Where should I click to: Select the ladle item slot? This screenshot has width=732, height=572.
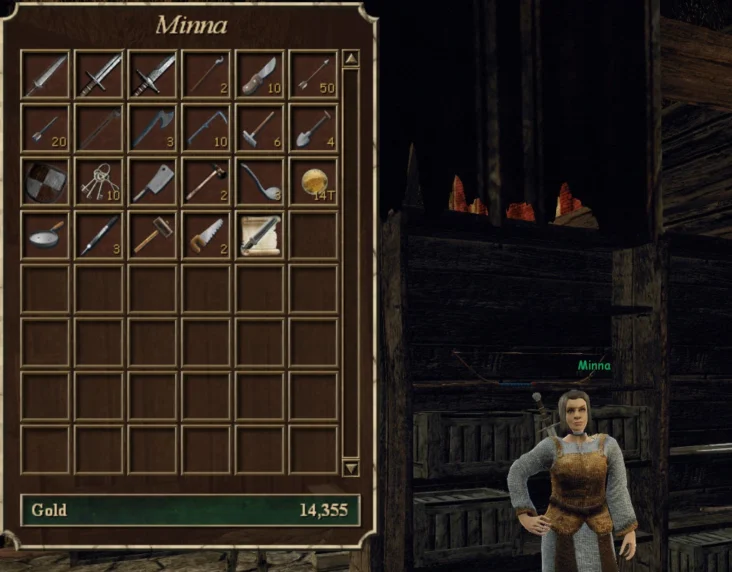(x=259, y=181)
